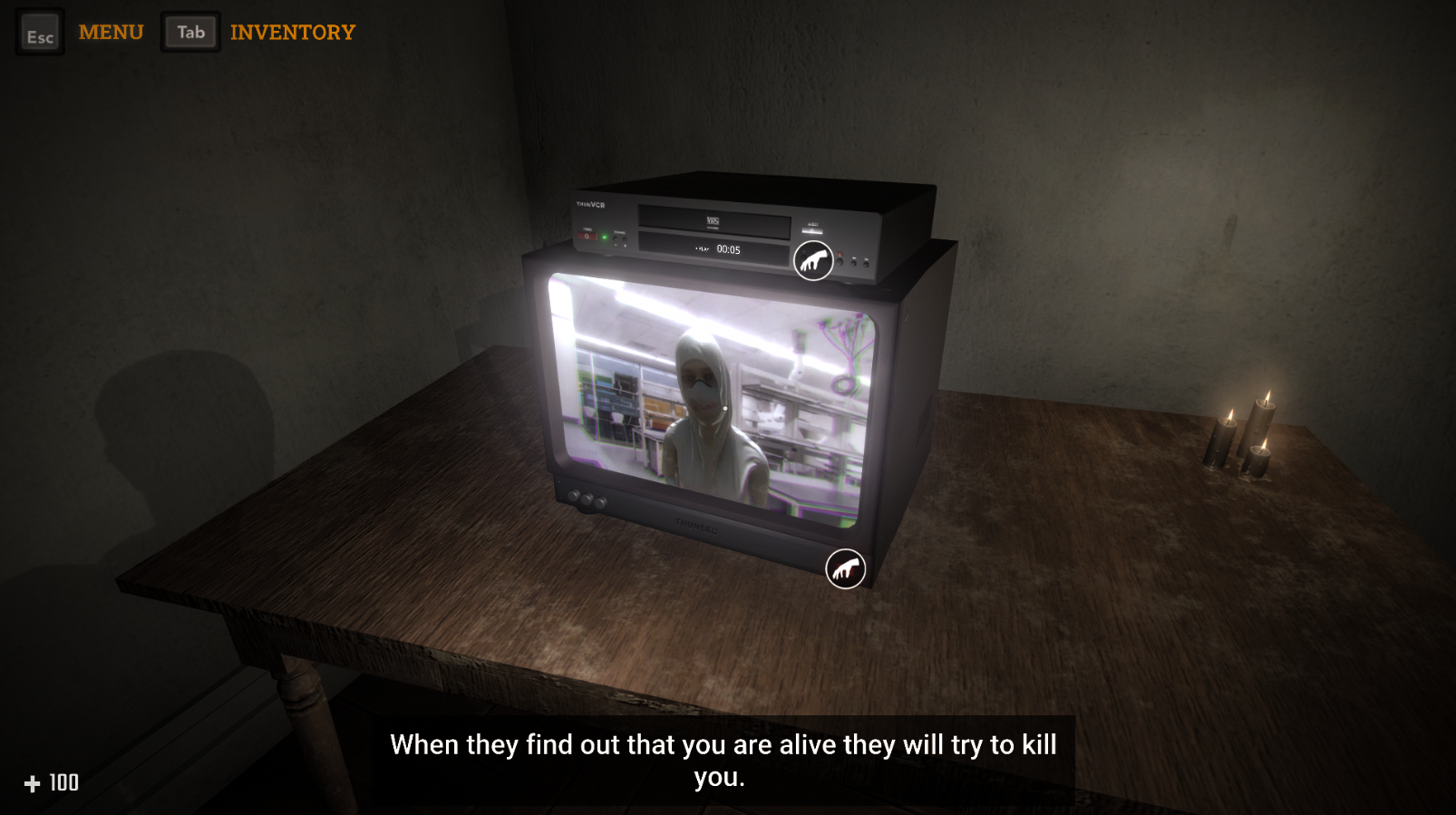Click the hand icon below the TV screen

click(845, 570)
